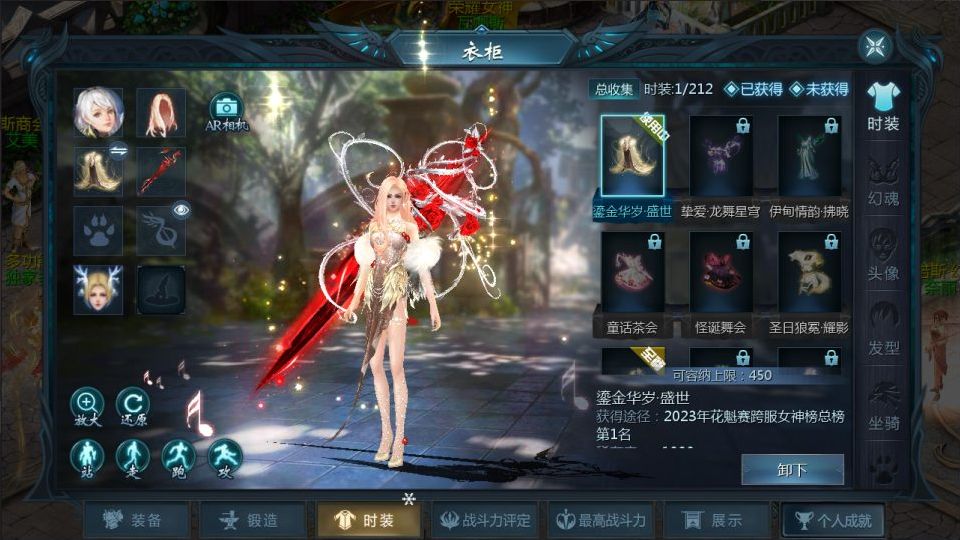The height and width of the screenshot is (540, 960).
Task: Switch to the 幻魂 side tab
Action: tap(883, 179)
